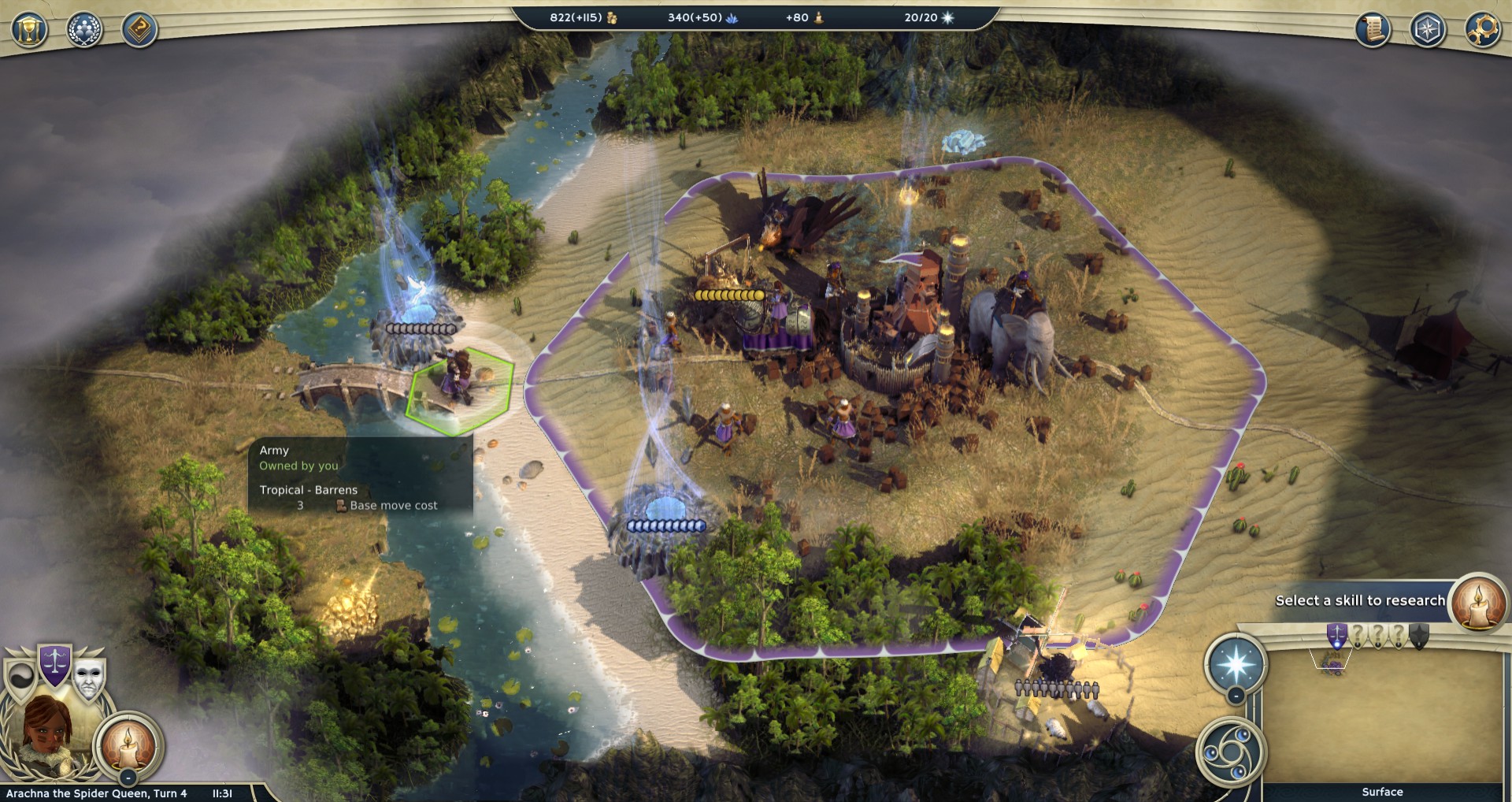The height and width of the screenshot is (802, 1512).
Task: Open the scroll log in the top bar
Action: click(x=1373, y=30)
